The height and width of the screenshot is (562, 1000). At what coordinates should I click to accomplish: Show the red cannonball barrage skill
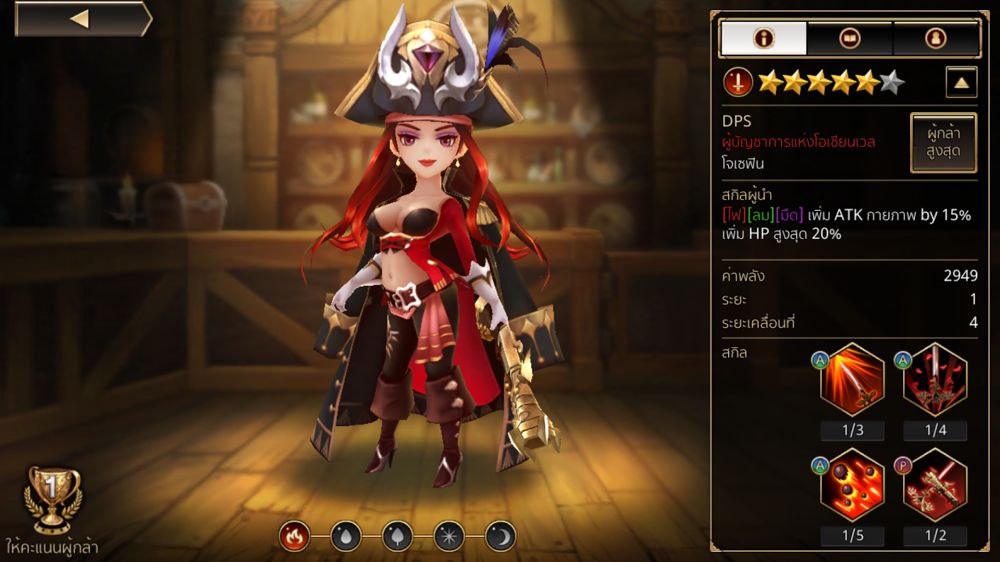[852, 484]
